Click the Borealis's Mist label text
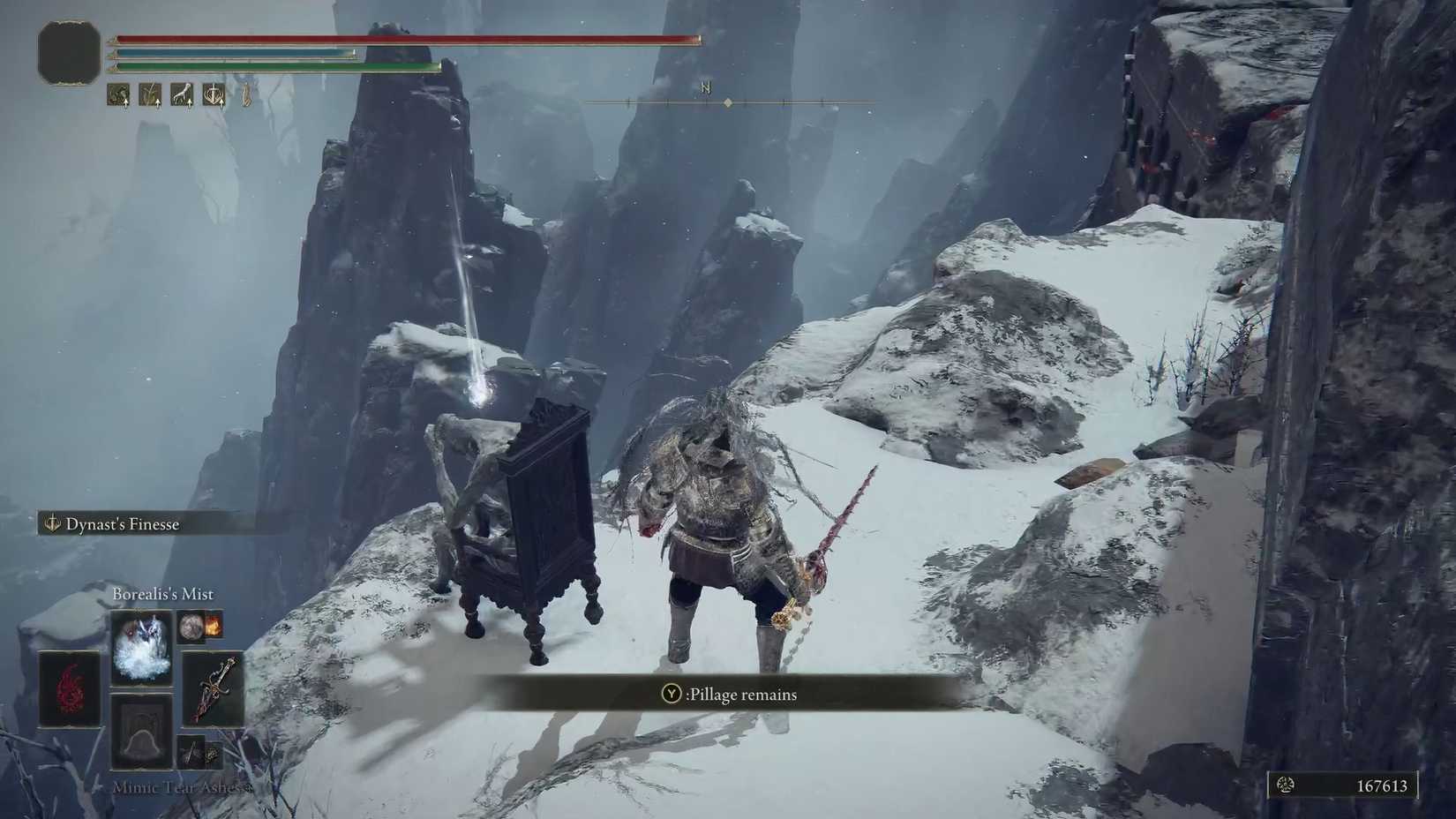The width and height of the screenshot is (1456, 819). coord(161,593)
